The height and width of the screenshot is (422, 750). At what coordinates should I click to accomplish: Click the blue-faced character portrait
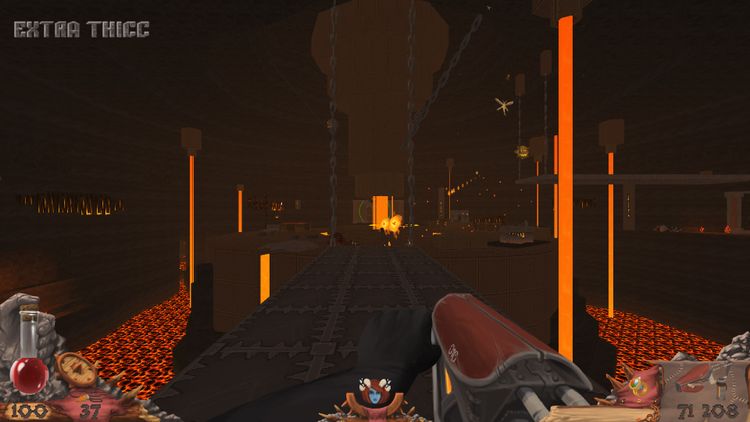(x=374, y=395)
